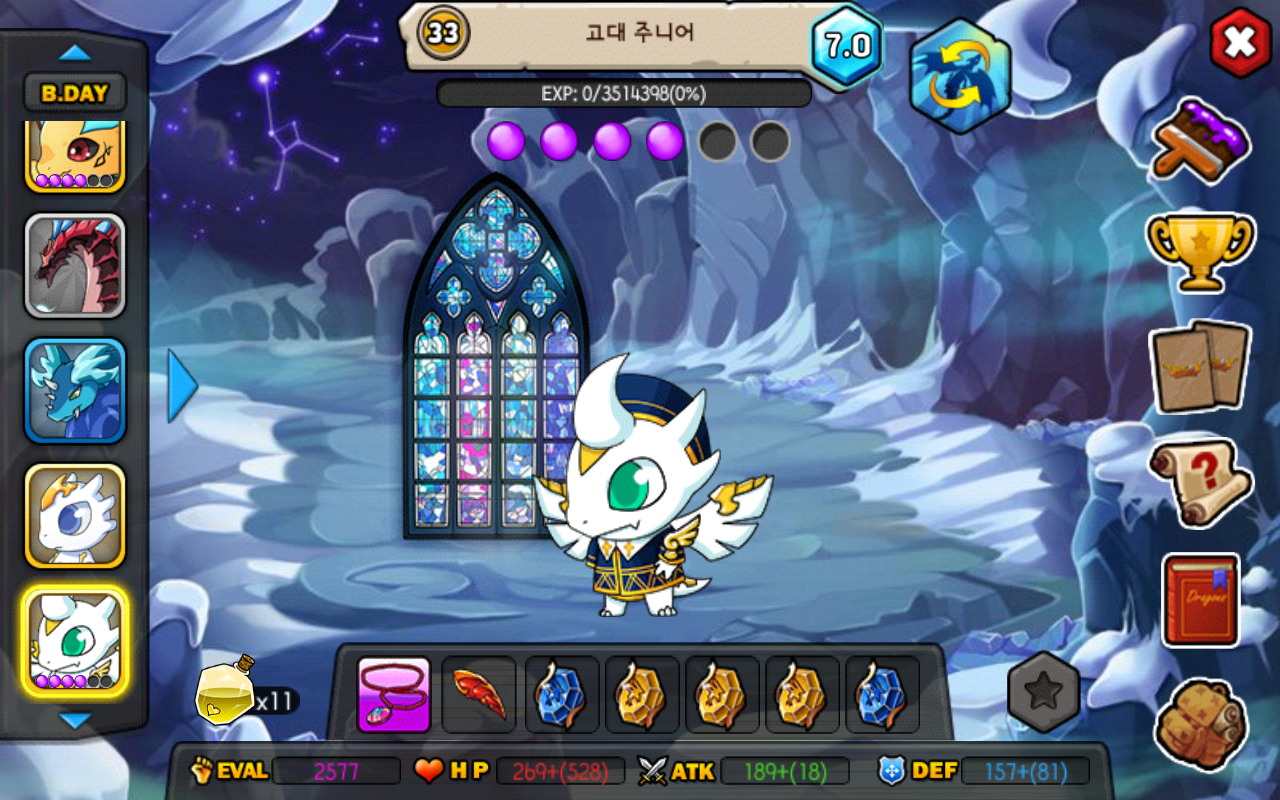Use the yellow heart potion
Screen dimensions: 1280x800
tap(226, 692)
